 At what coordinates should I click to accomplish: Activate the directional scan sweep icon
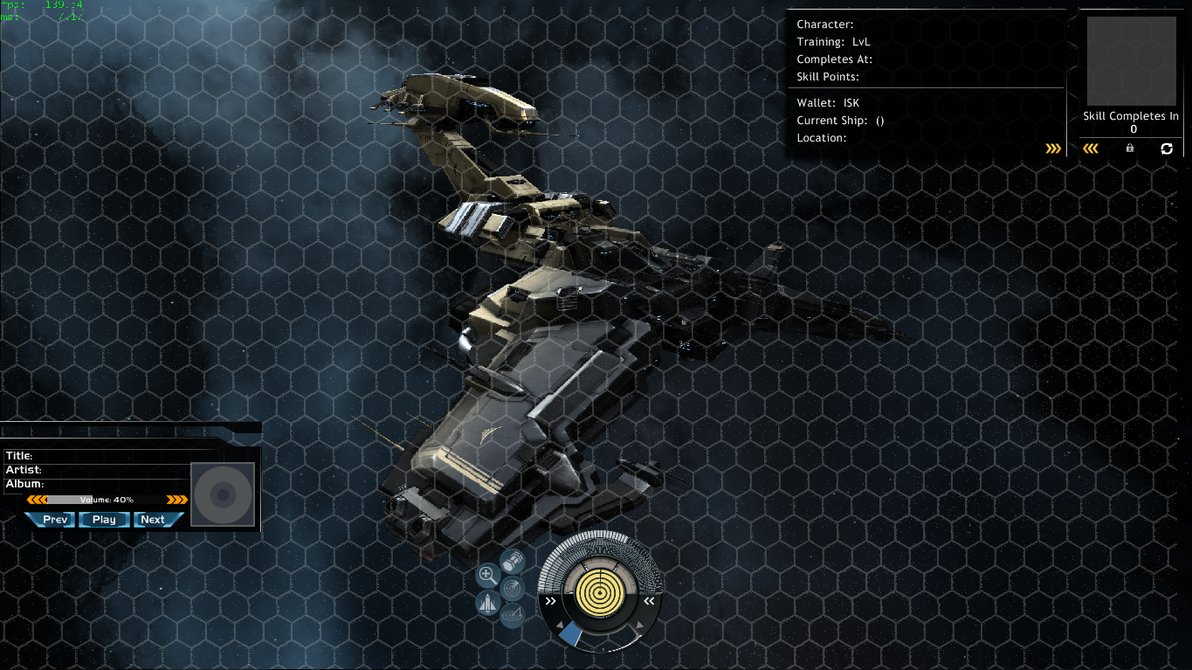(512, 613)
